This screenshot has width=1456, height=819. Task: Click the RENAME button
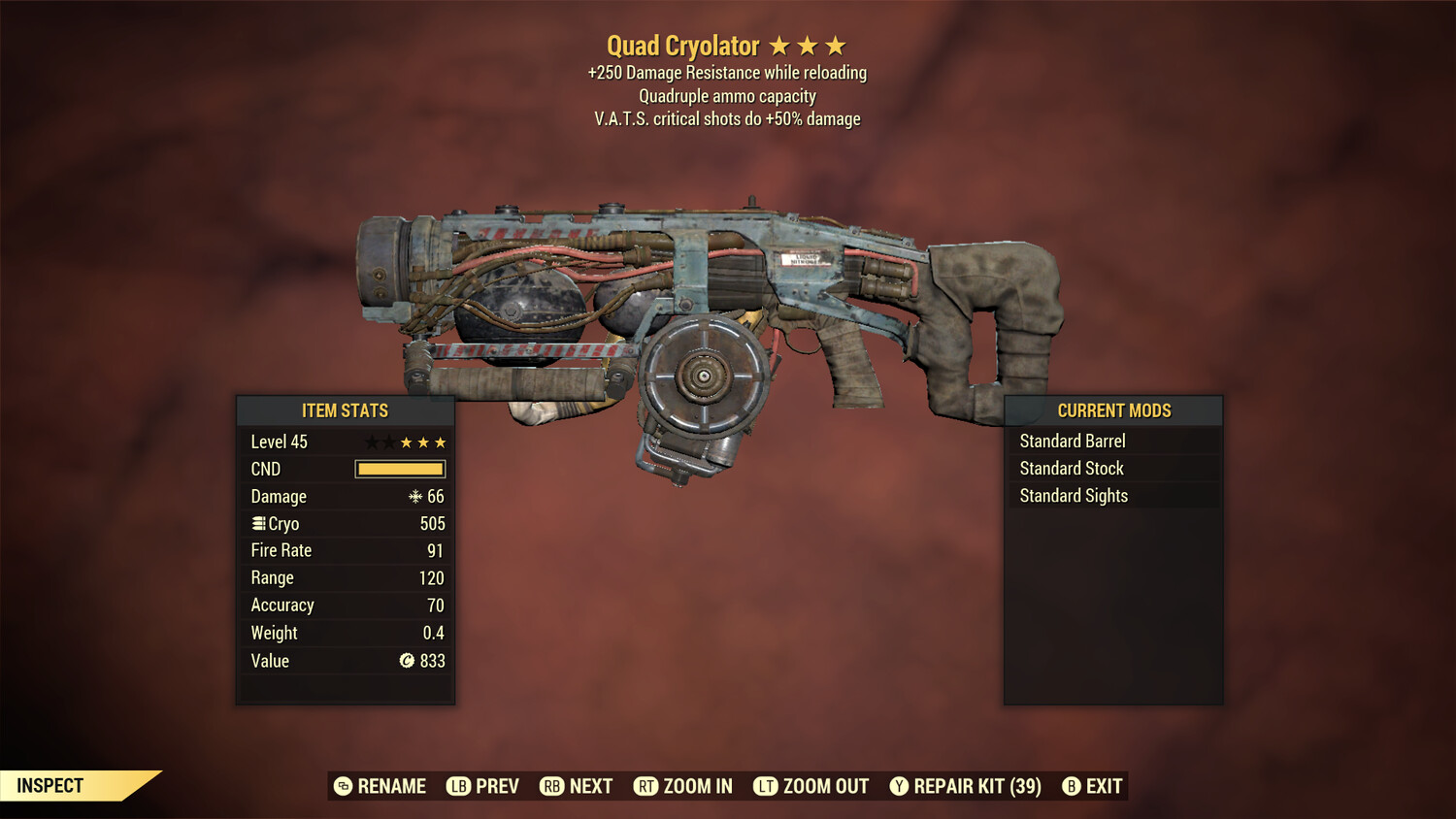[x=380, y=786]
